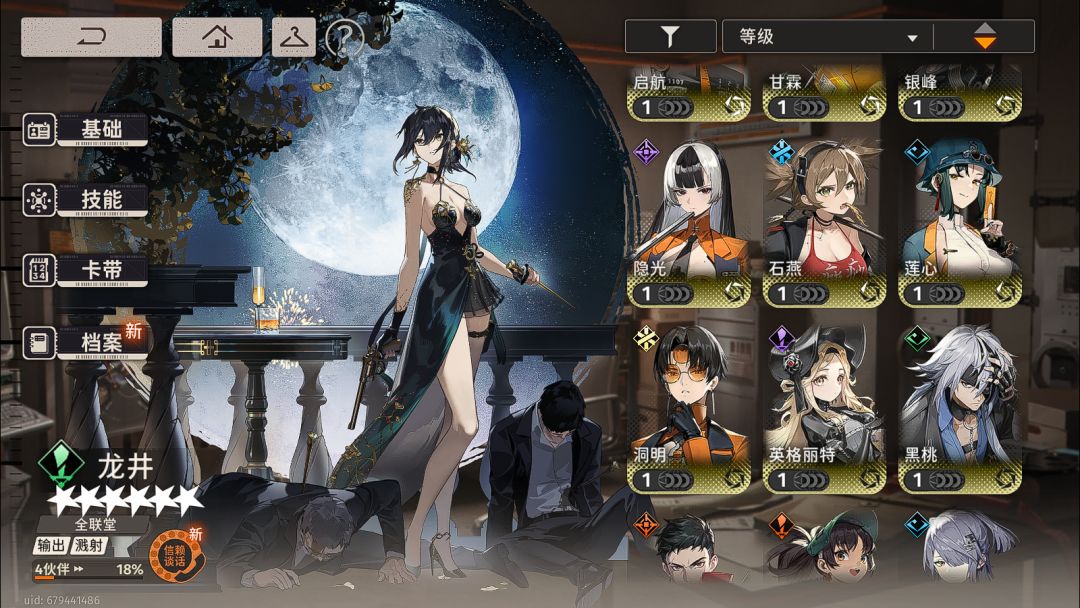Viewport: 1080px width, 608px height.
Task: Open the clothes hanger outfit button
Action: point(294,37)
